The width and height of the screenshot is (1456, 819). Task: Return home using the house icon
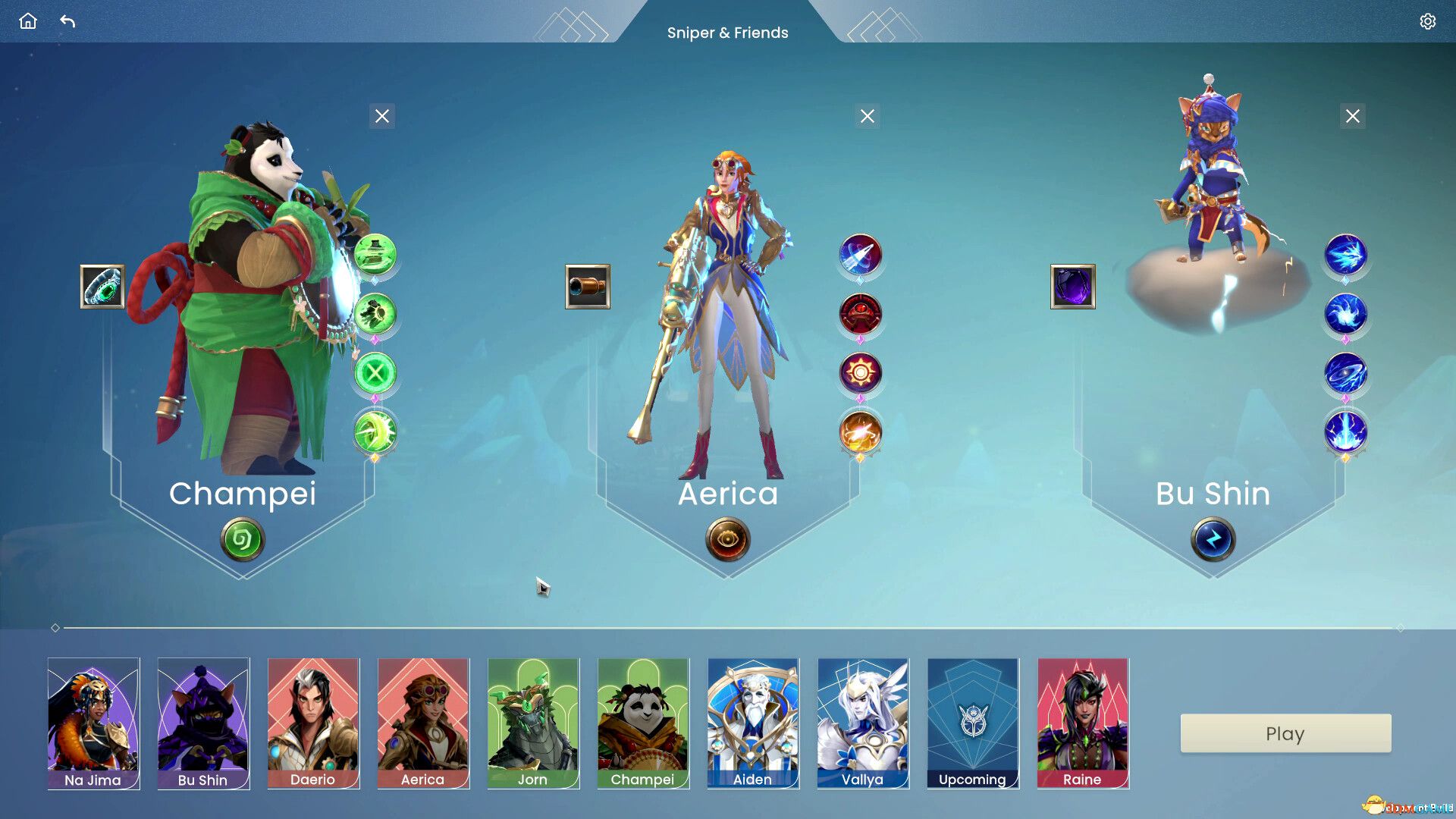(27, 21)
